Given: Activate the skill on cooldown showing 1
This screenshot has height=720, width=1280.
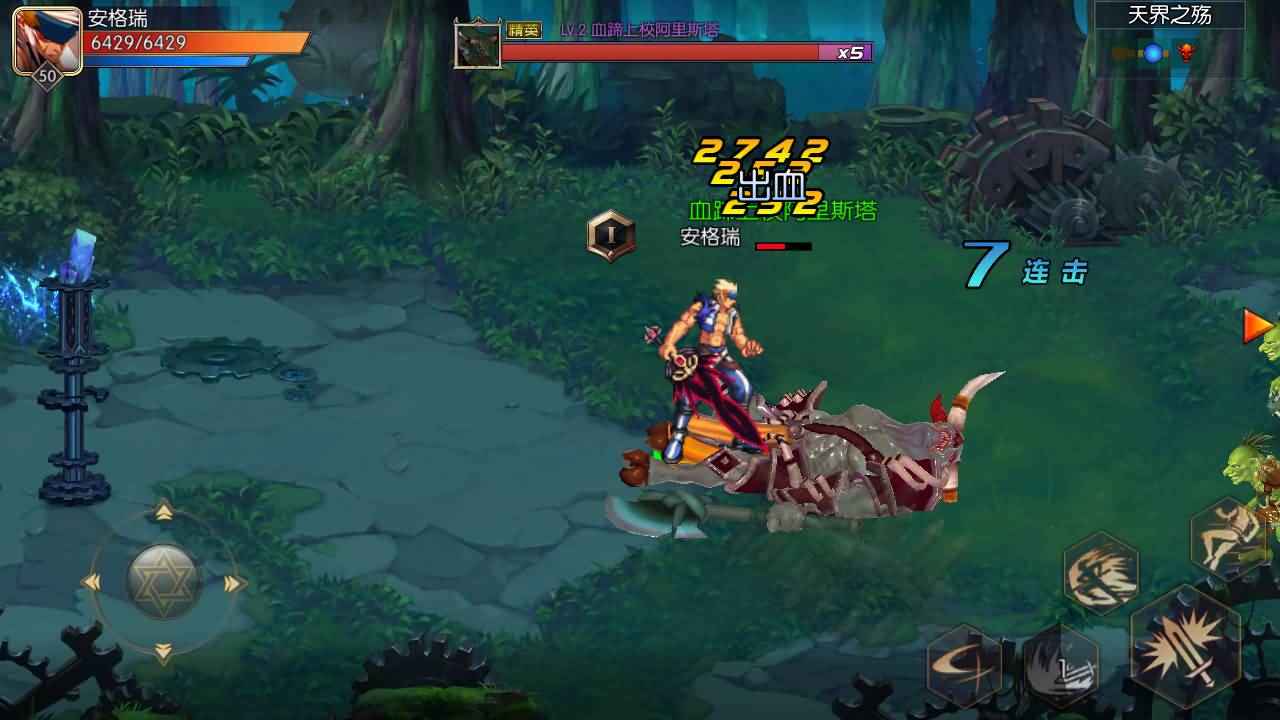Looking at the screenshot, I should 1061,665.
